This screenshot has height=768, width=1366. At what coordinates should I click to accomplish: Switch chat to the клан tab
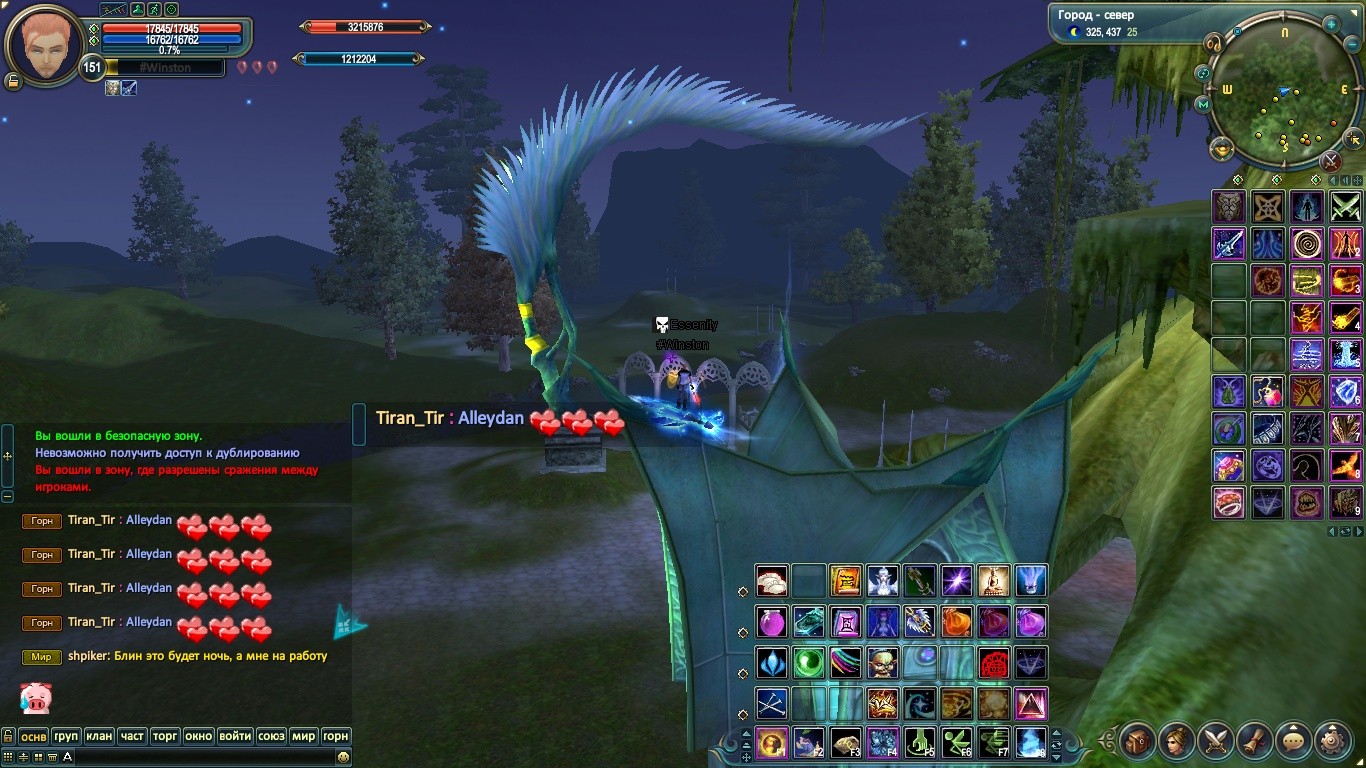tap(99, 736)
